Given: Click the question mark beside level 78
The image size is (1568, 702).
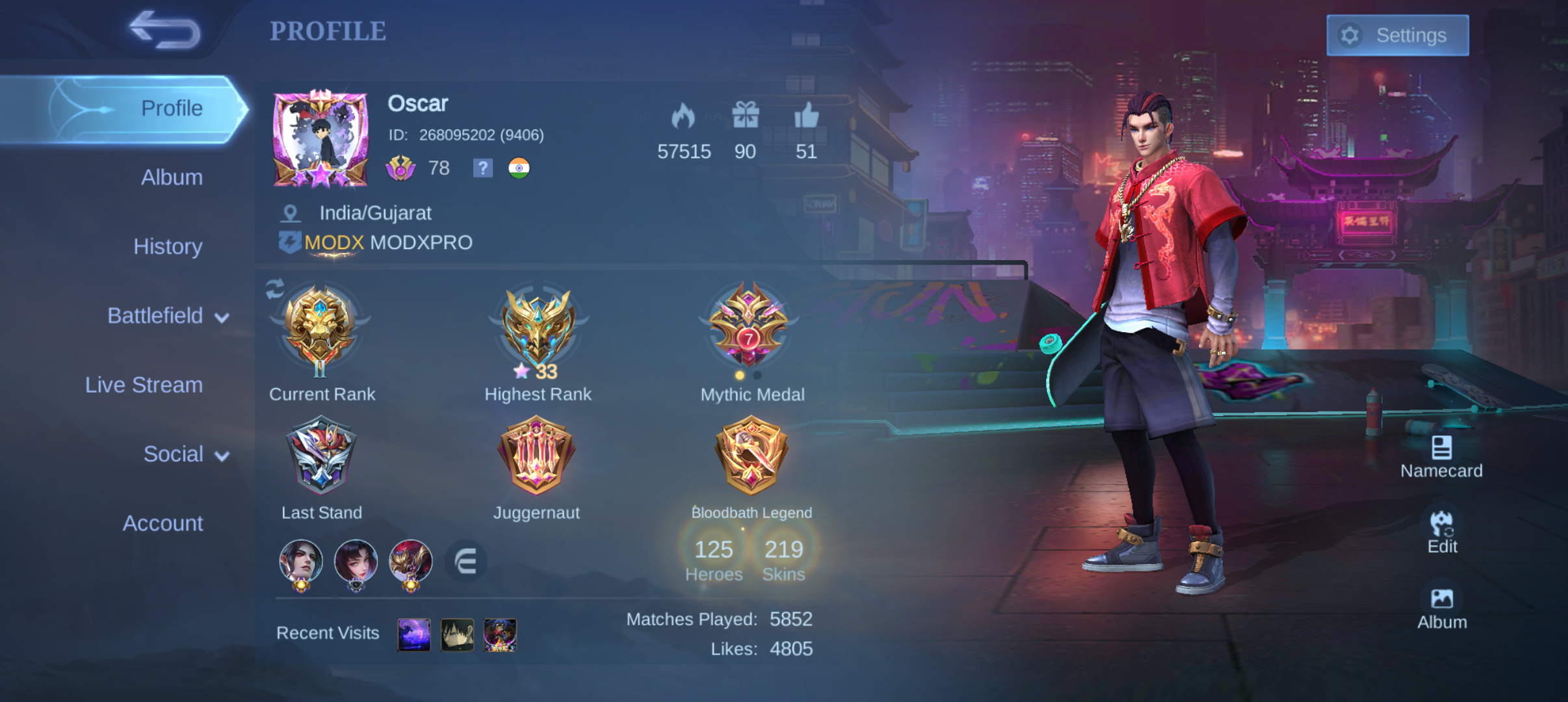Looking at the screenshot, I should (x=482, y=169).
